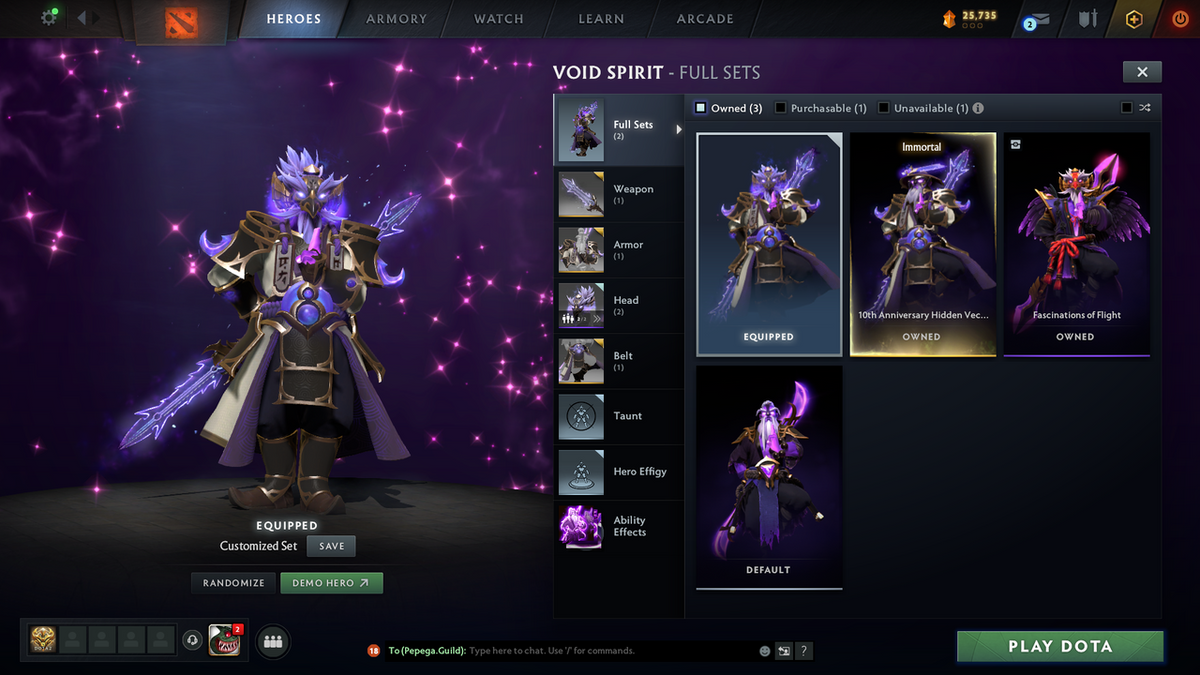Select the Fascinations of Flight set

[x=1076, y=244]
